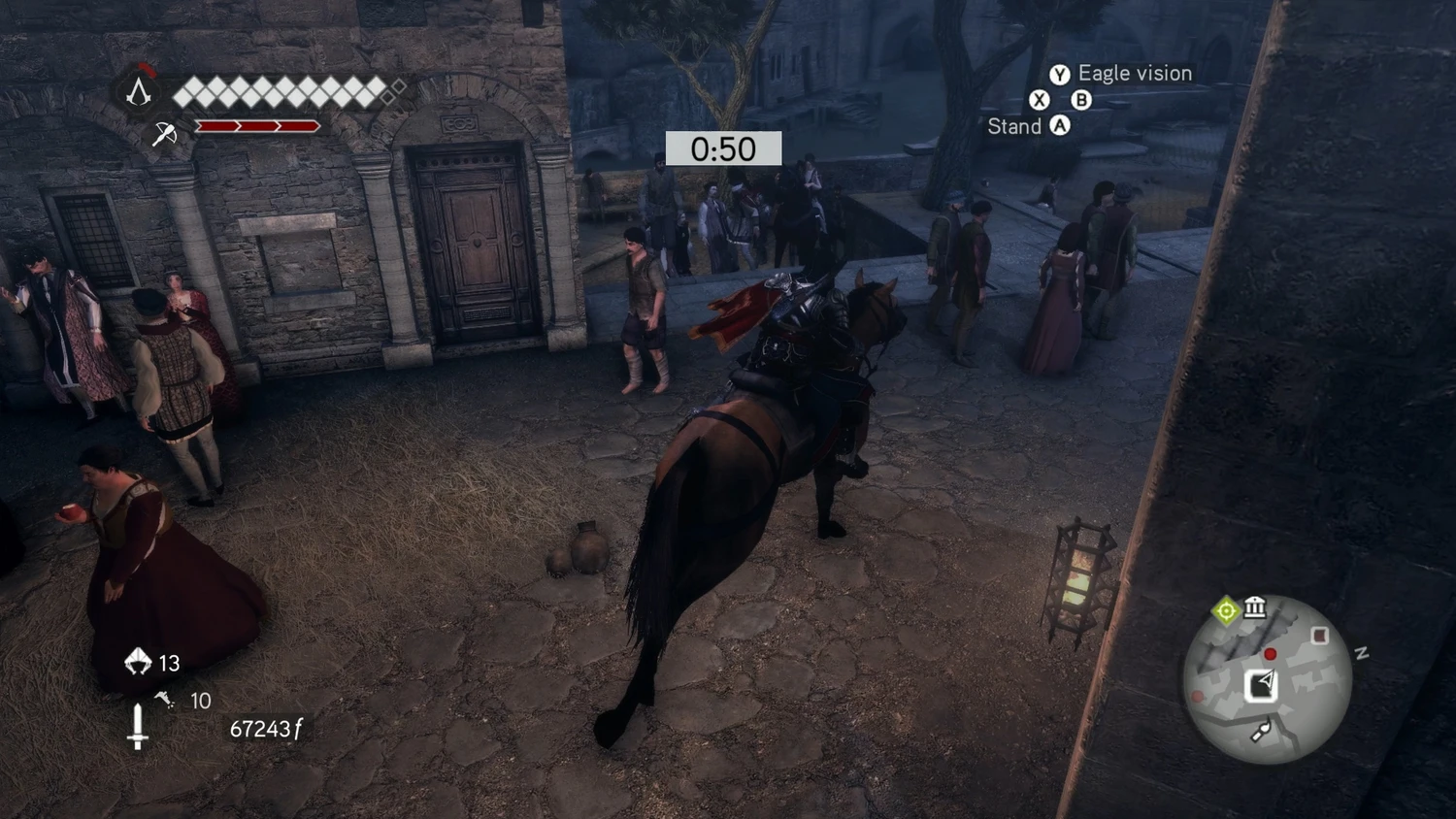Select the equipped sword icon
This screenshot has width=1456, height=819.
tap(138, 727)
